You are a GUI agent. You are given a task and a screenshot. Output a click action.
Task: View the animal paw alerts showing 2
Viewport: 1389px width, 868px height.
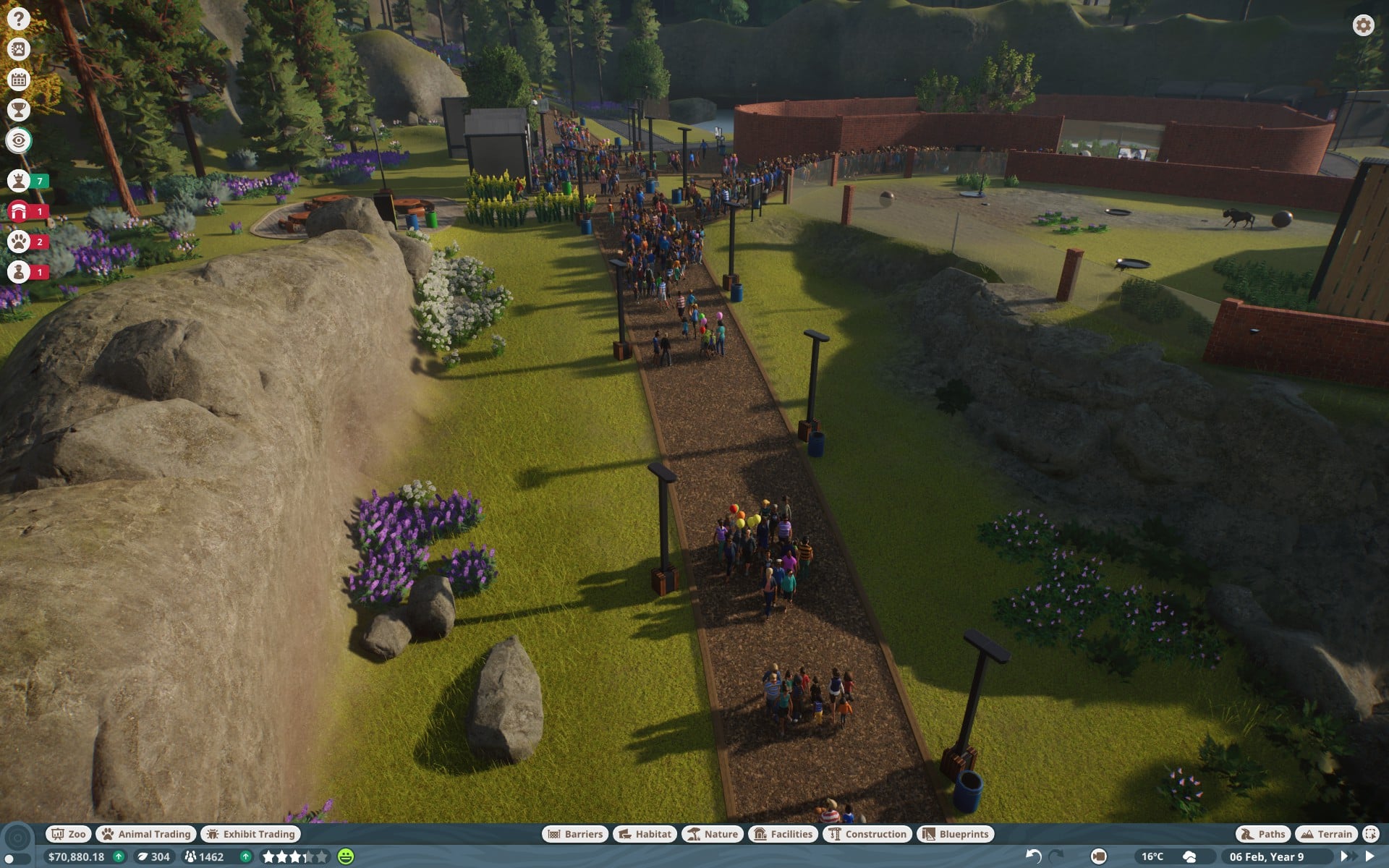19,242
